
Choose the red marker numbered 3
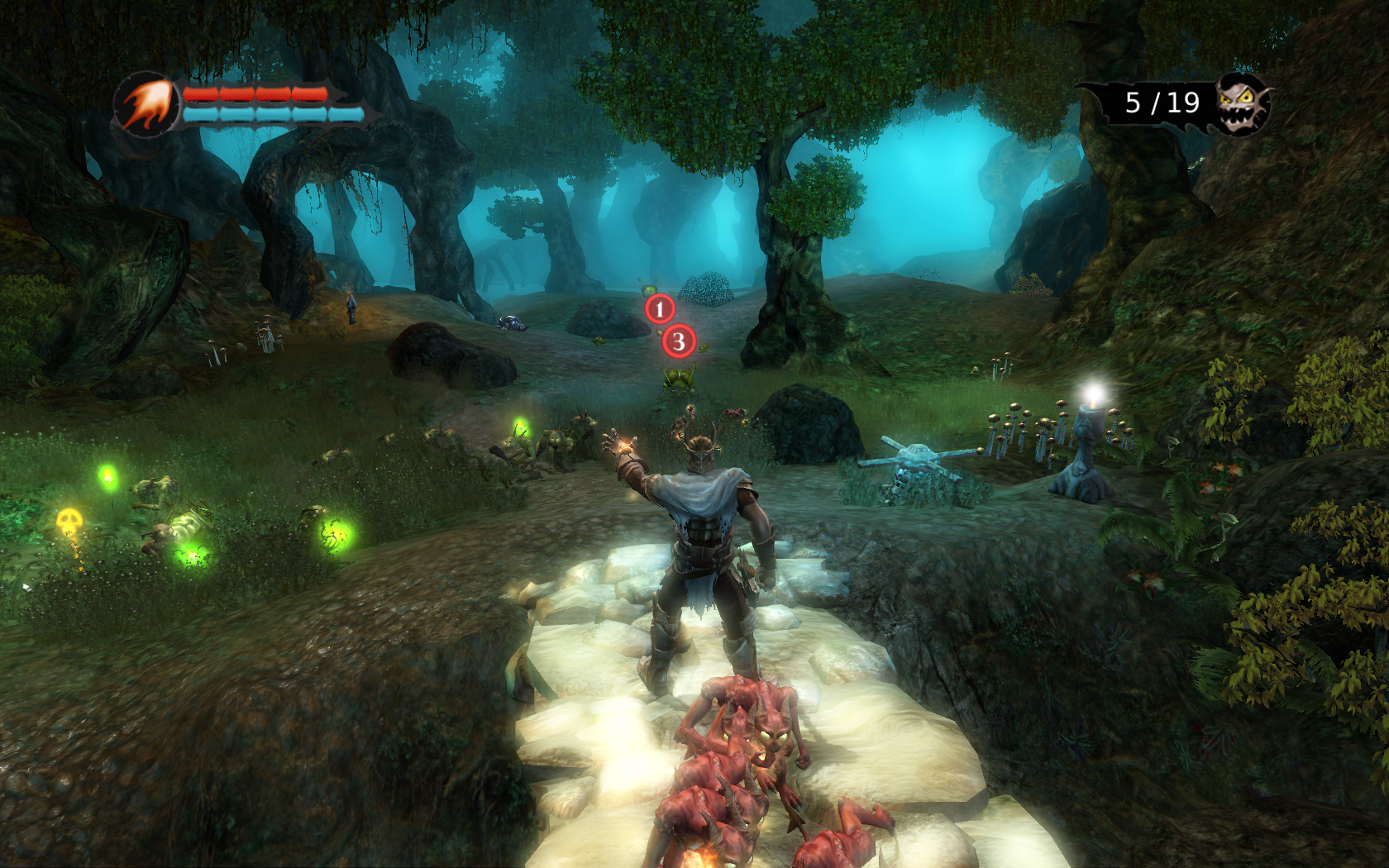(679, 341)
